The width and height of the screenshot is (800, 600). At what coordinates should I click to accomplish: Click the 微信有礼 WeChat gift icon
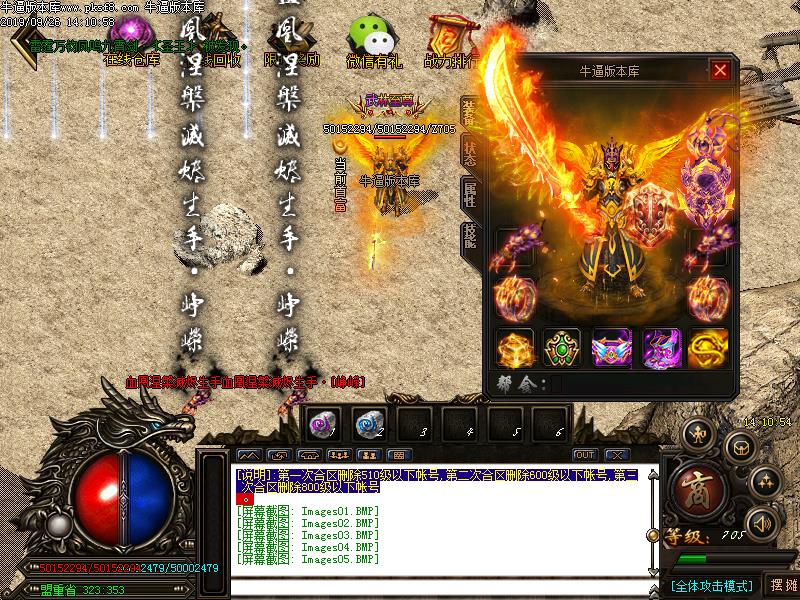(372, 40)
